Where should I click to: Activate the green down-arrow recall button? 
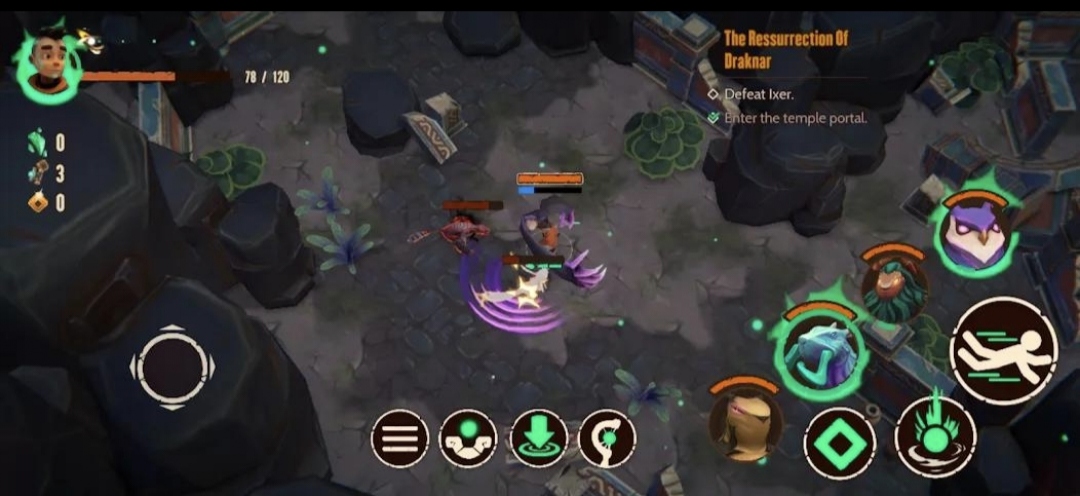click(538, 438)
